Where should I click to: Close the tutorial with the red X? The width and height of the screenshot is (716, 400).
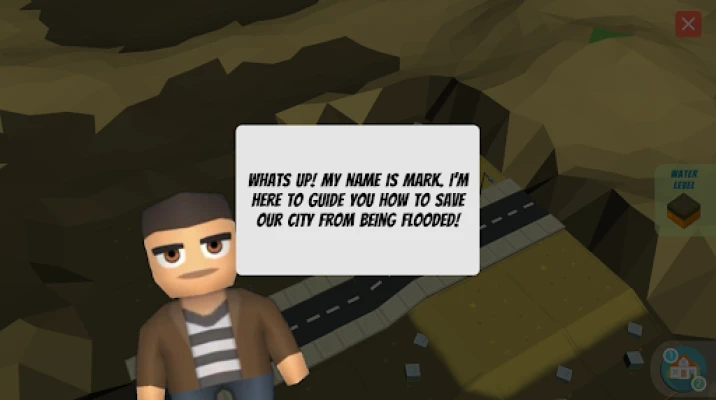pos(688,25)
